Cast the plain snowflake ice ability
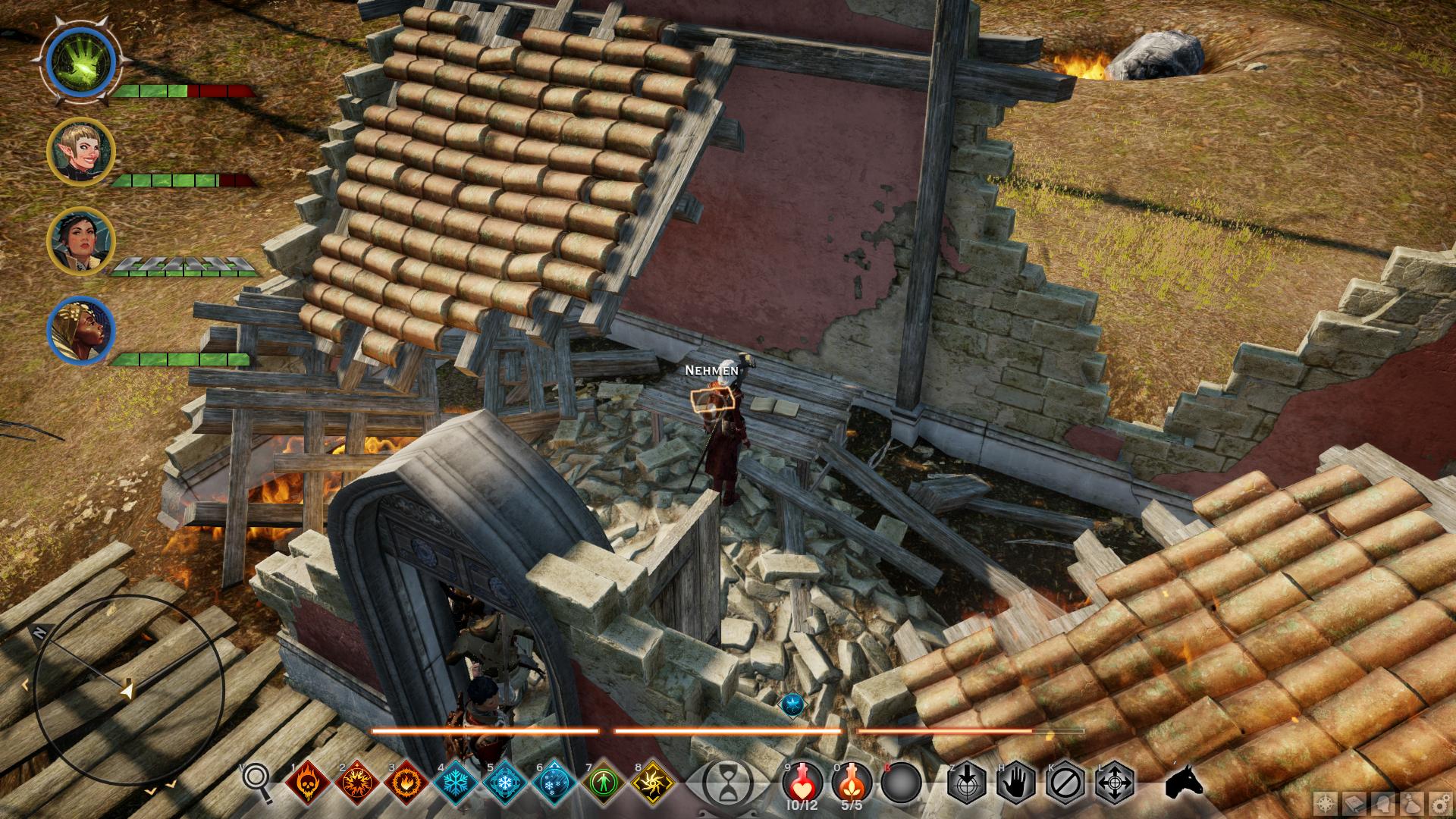The width and height of the screenshot is (1456, 819). (456, 782)
